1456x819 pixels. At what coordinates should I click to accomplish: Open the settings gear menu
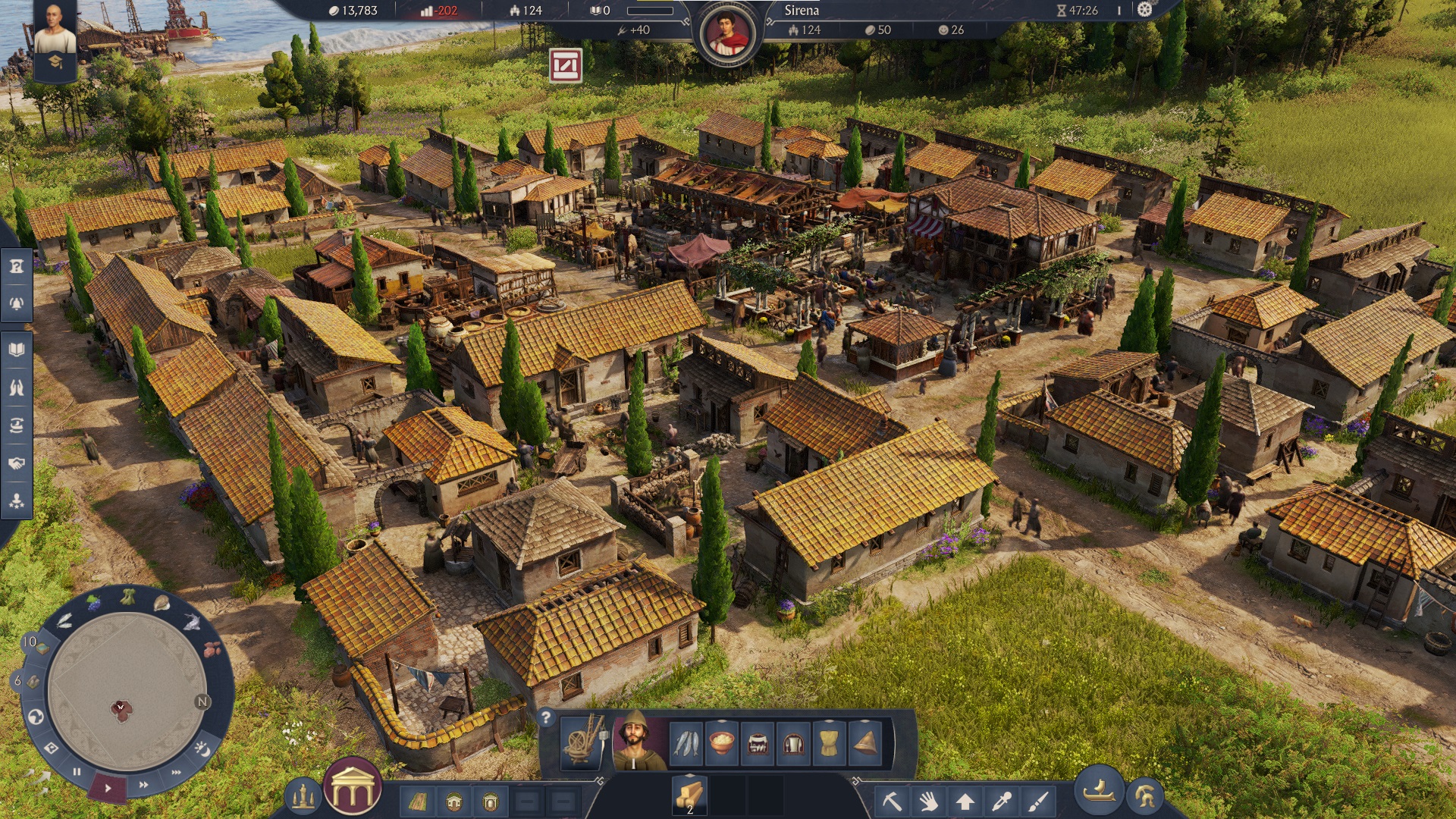coord(1145,10)
